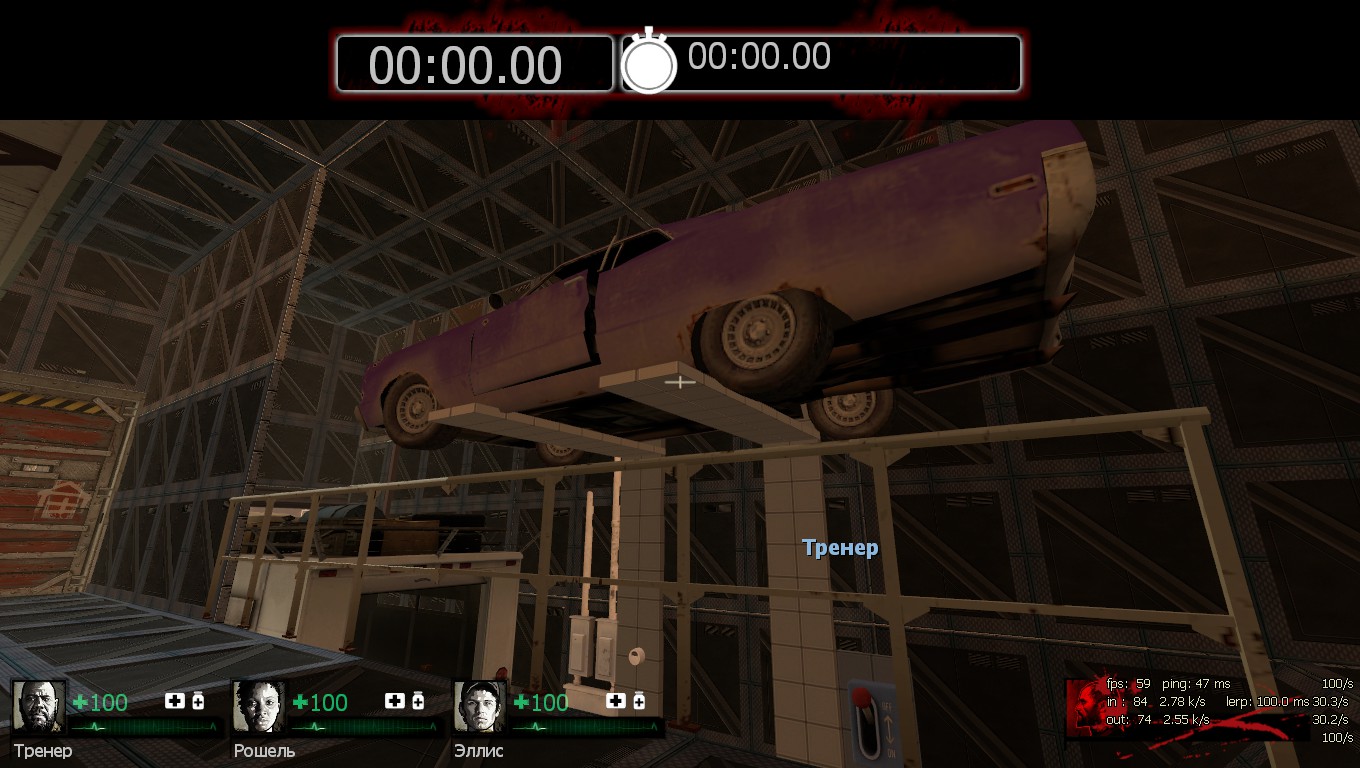Select Тренер's portrait in the team panel
This screenshot has height=768, width=1360.
[39, 707]
